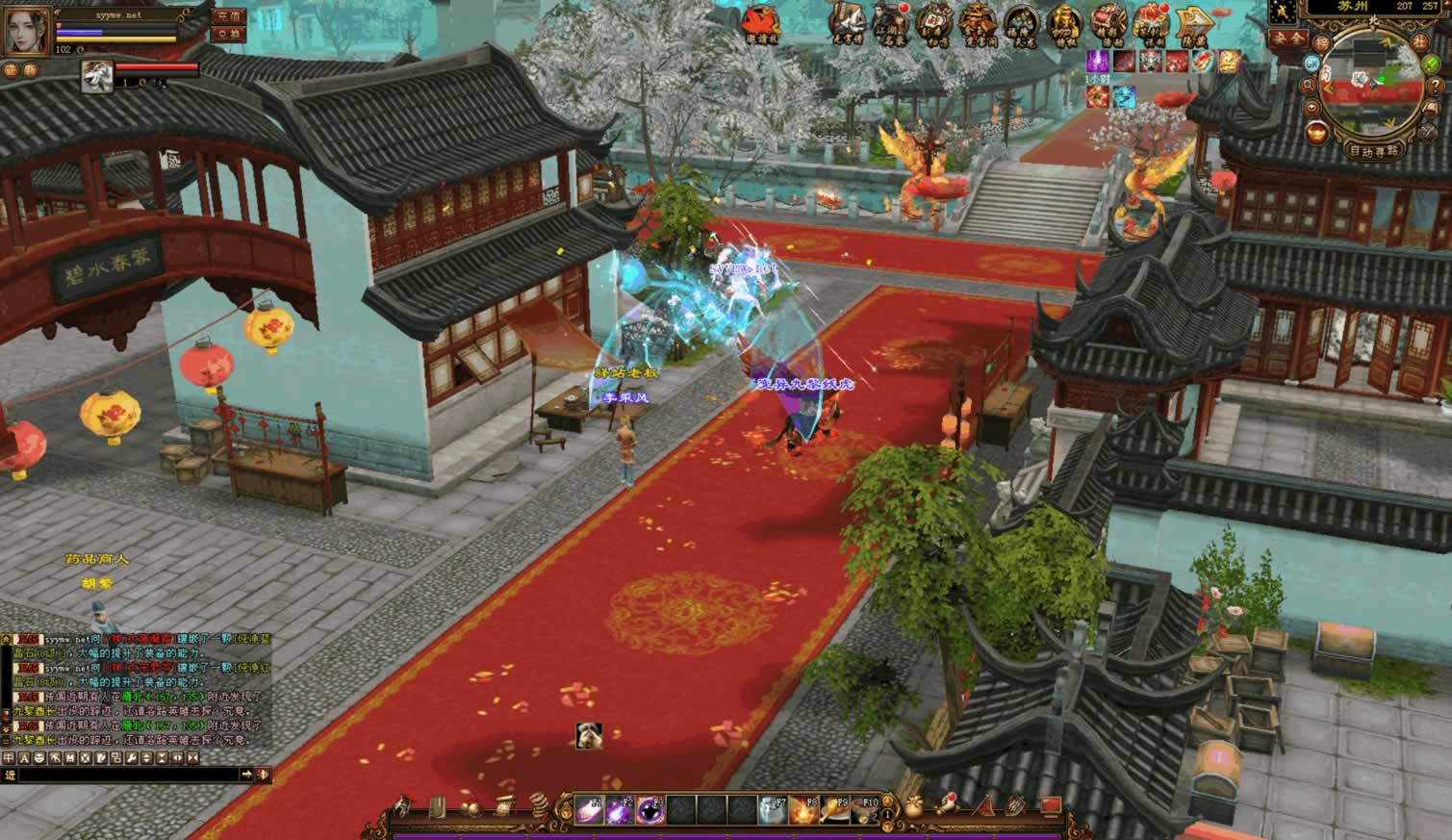Image resolution: width=1452 pixels, height=840 pixels.
Task: Click the 自动寻路 auto-pathfinding button
Action: pyautogui.click(x=1374, y=151)
